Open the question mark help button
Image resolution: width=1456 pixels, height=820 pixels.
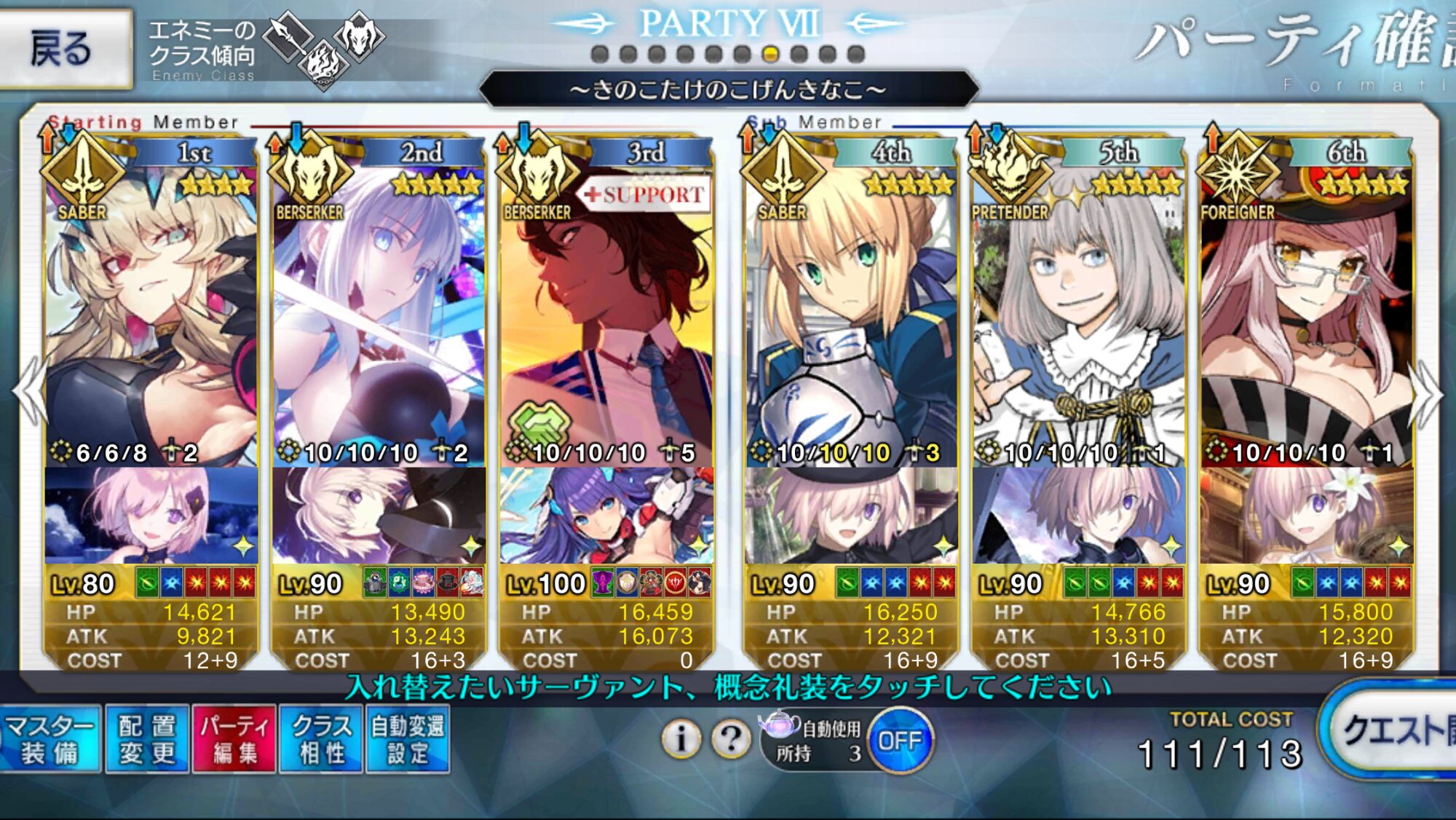[x=731, y=739]
